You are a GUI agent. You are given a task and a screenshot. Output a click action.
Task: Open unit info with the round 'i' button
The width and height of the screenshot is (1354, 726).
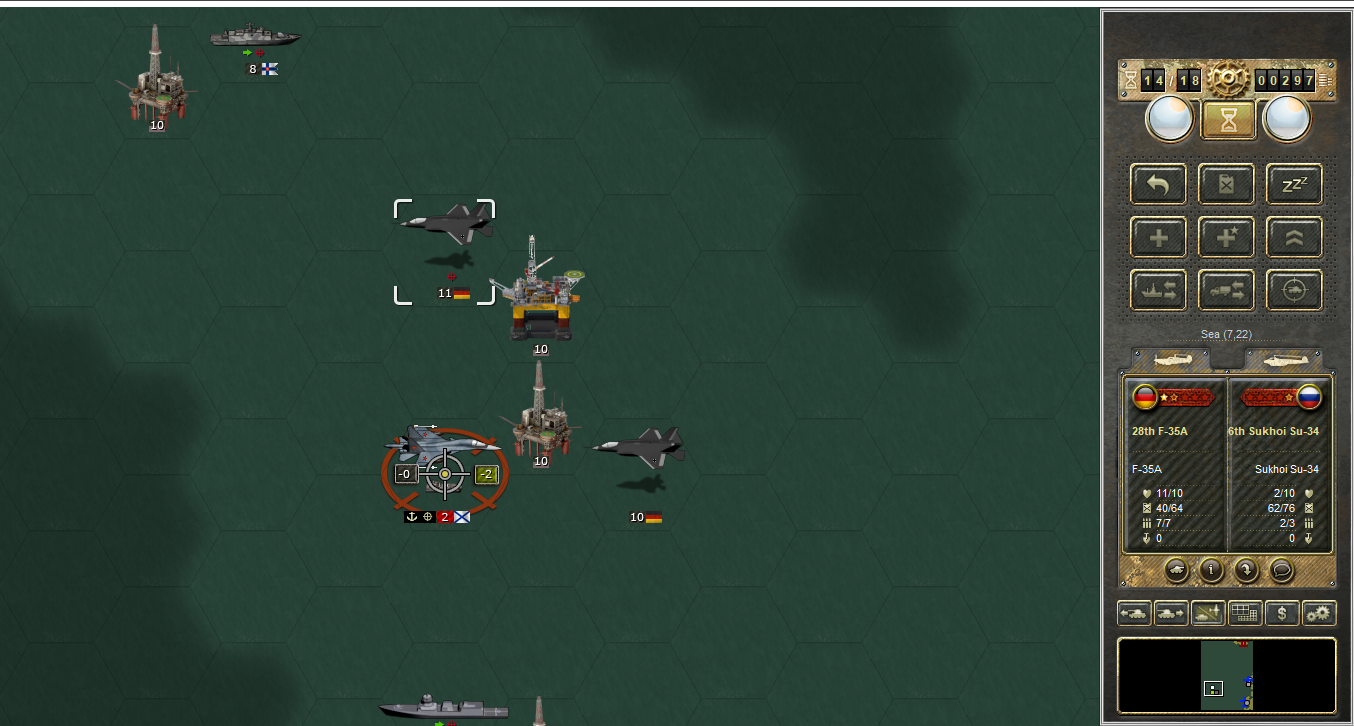(1212, 570)
